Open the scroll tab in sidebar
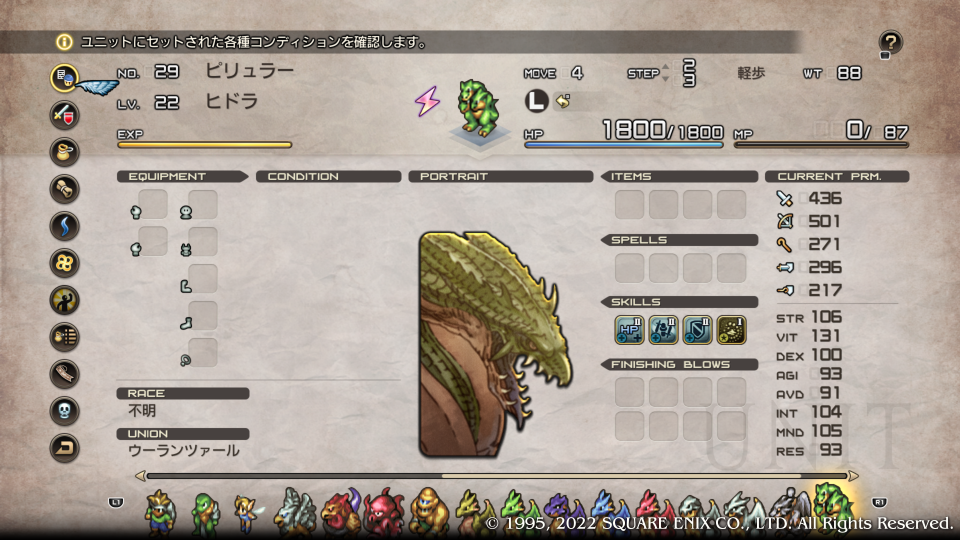The image size is (960, 540). click(x=65, y=188)
